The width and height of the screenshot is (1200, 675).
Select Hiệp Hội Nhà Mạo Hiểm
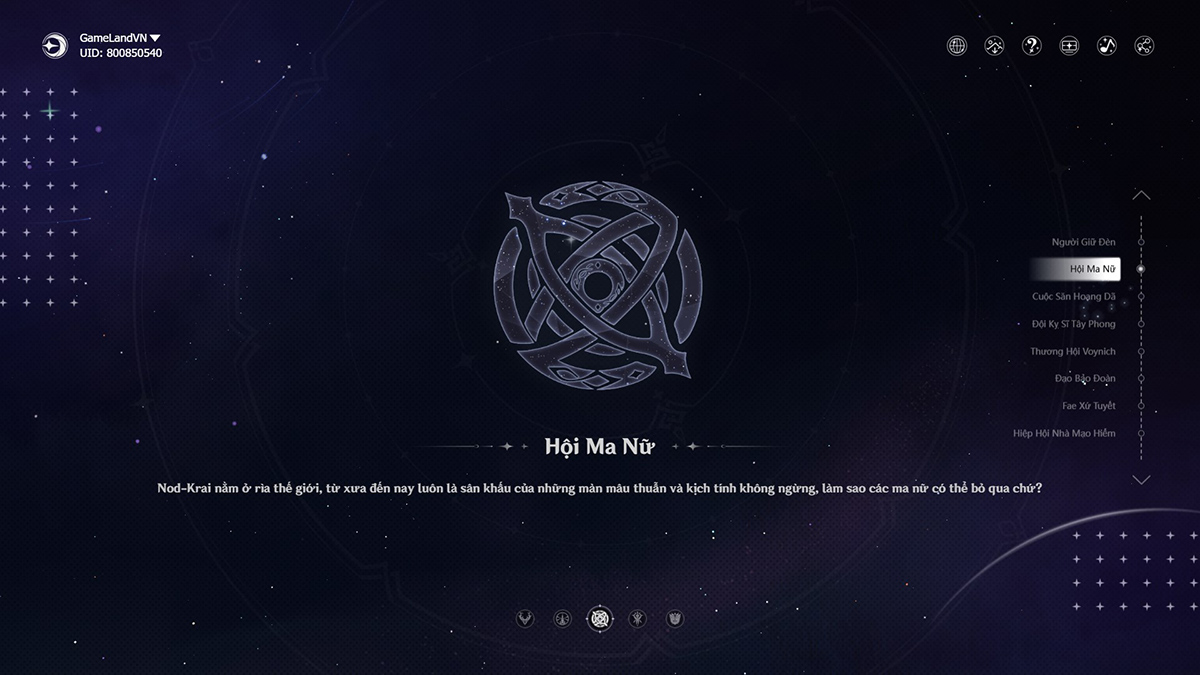[1063, 434]
